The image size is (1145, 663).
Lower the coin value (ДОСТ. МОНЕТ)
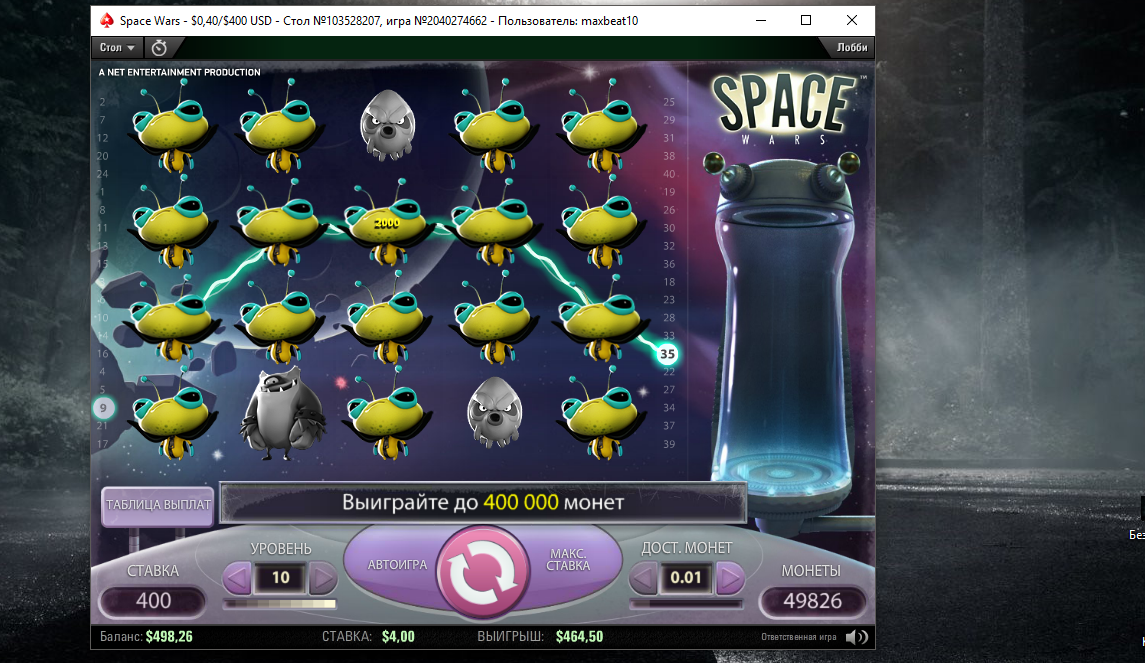[x=644, y=578]
